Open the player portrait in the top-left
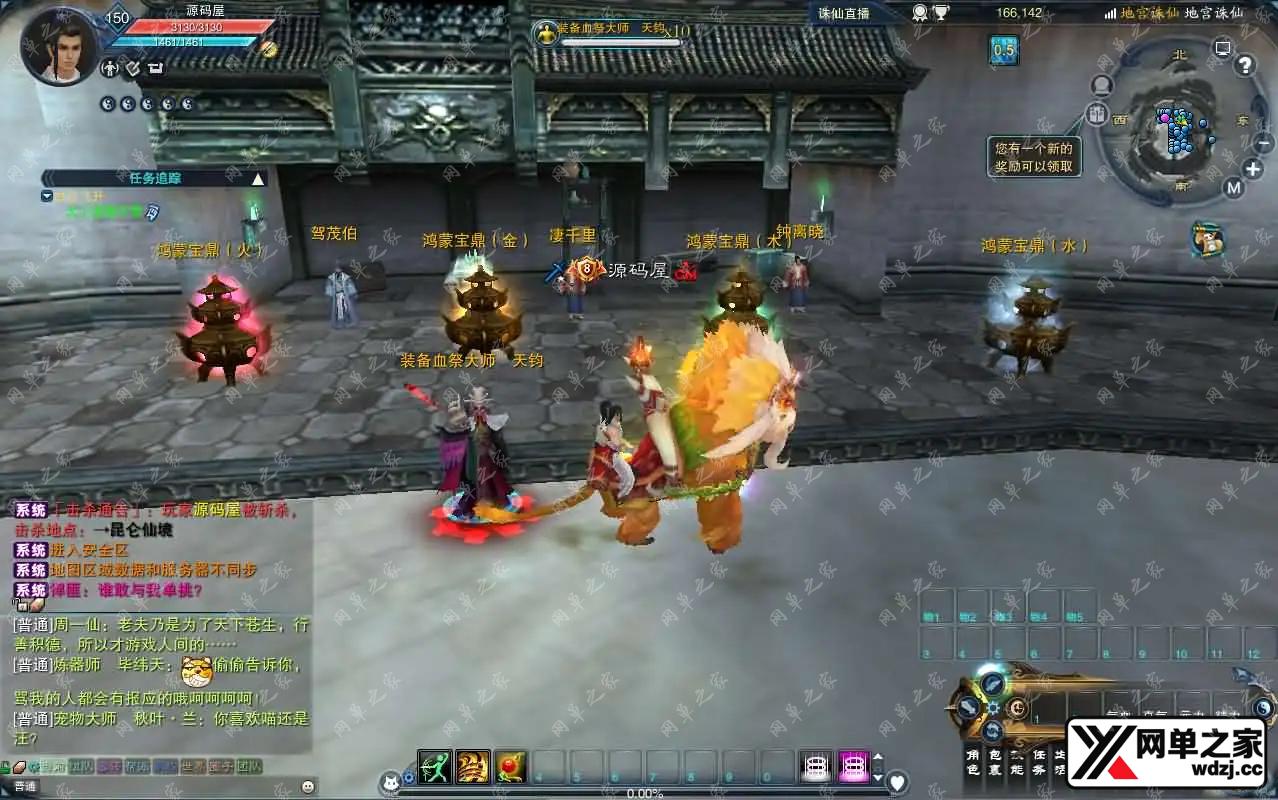Viewport: 1278px width, 800px height. 56,46
